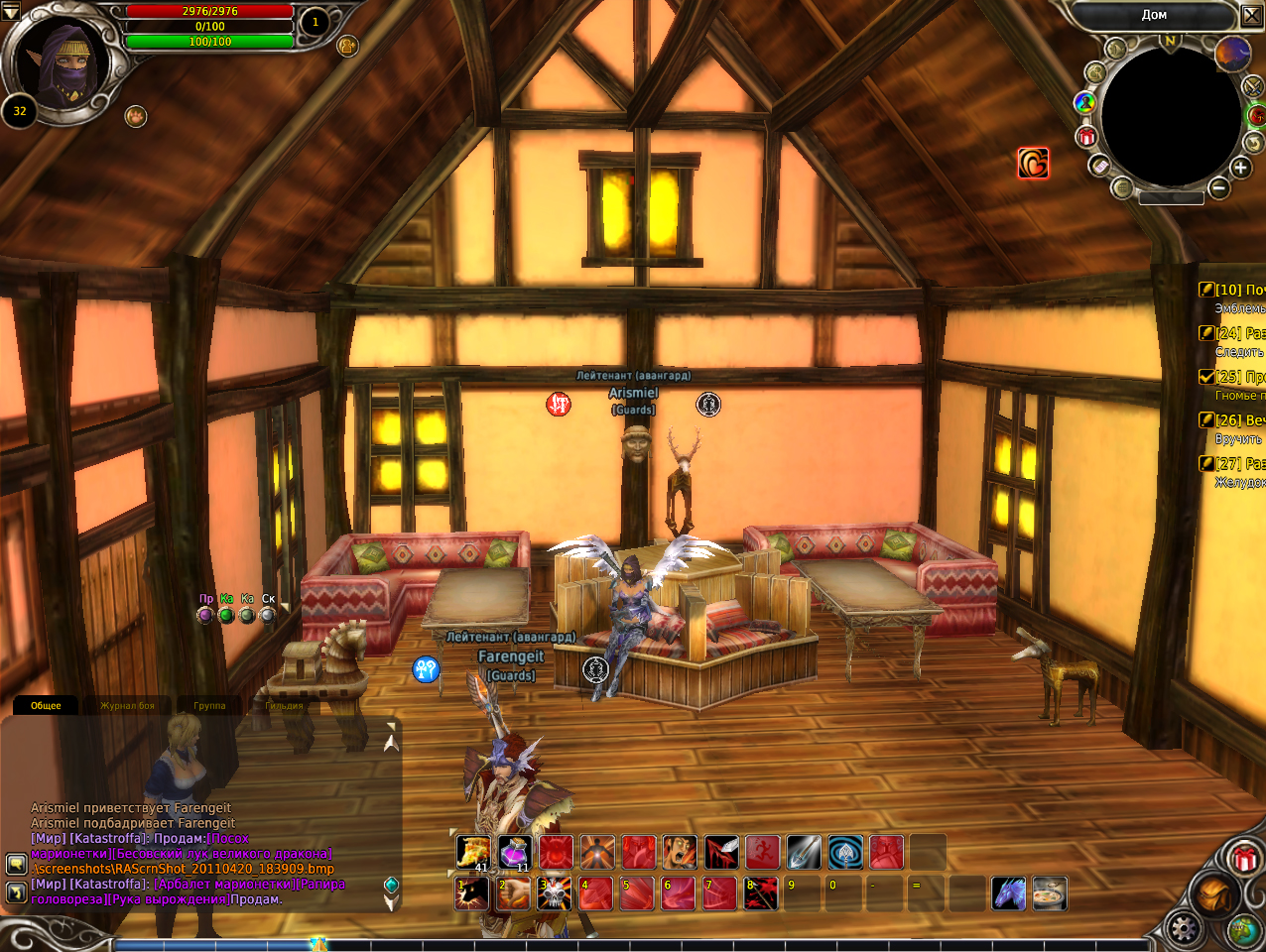Click the heart buff icon near the minimap

coord(1033,164)
